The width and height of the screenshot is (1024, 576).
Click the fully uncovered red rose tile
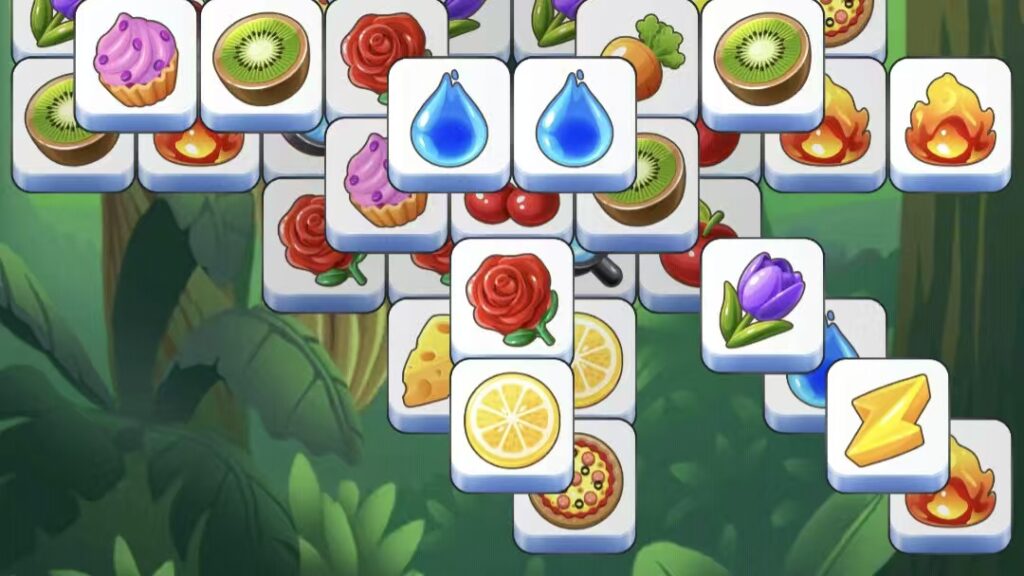pyautogui.click(x=512, y=298)
